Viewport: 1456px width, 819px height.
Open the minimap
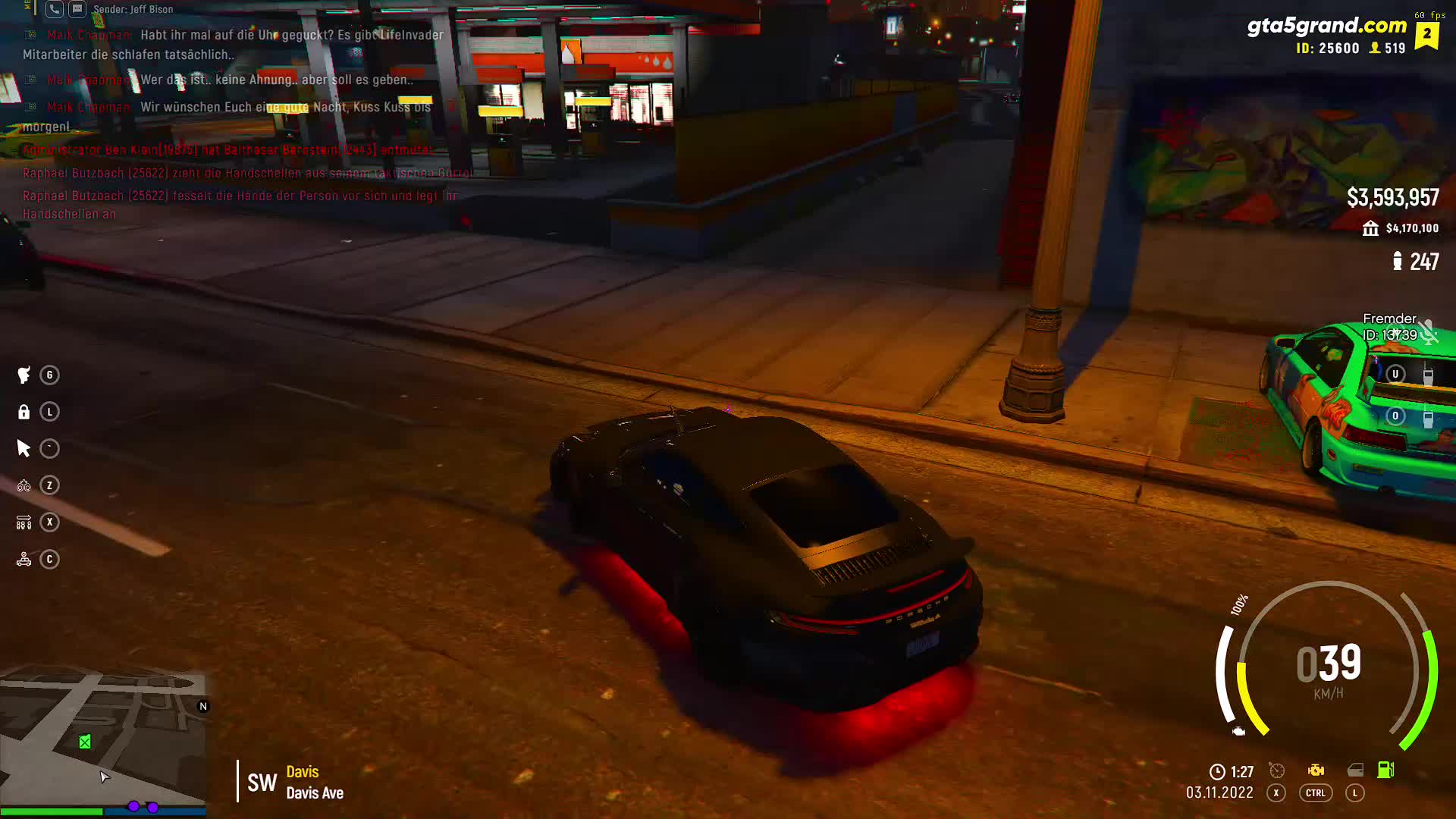tap(102, 736)
